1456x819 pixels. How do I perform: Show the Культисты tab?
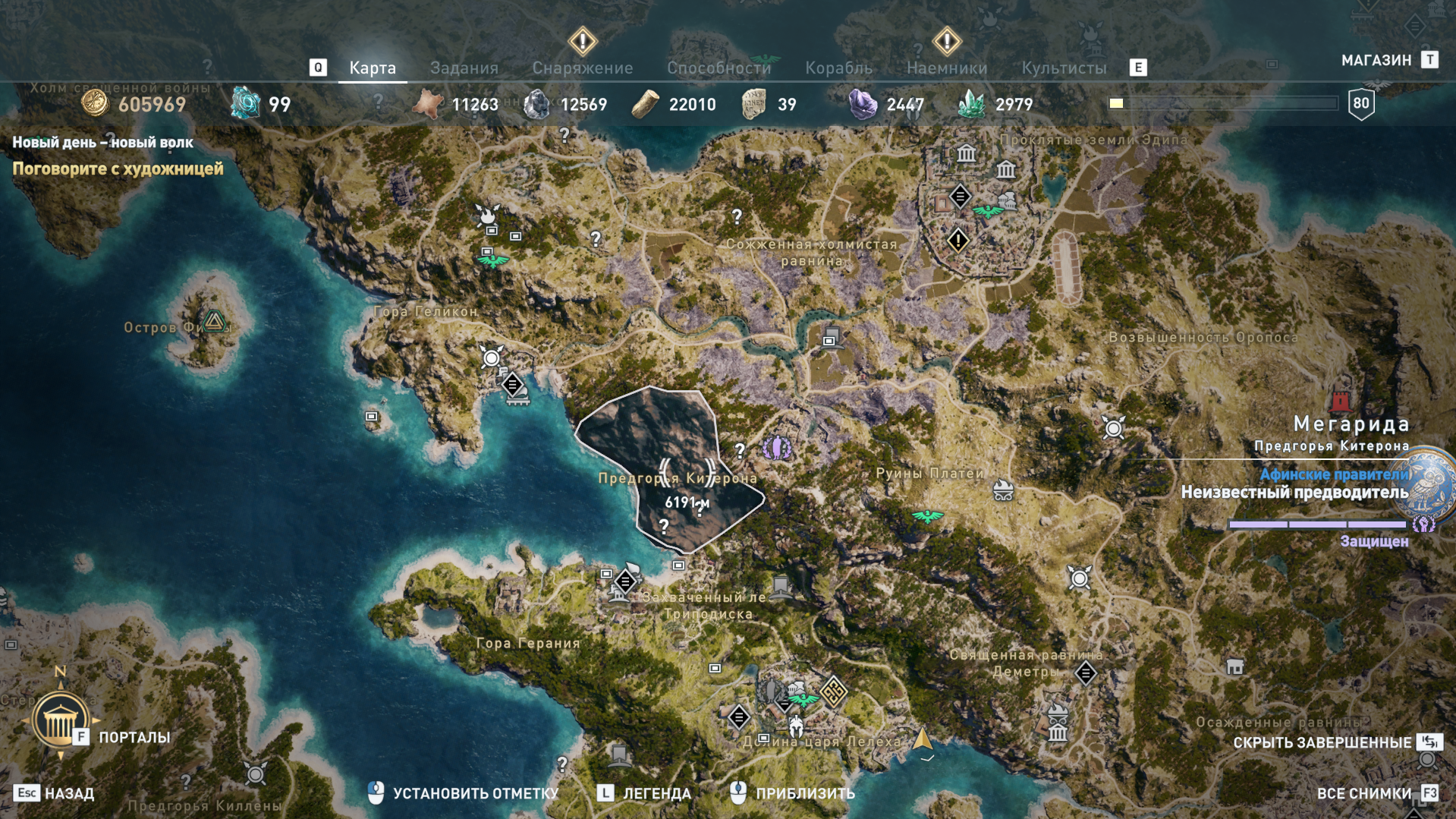click(1064, 68)
